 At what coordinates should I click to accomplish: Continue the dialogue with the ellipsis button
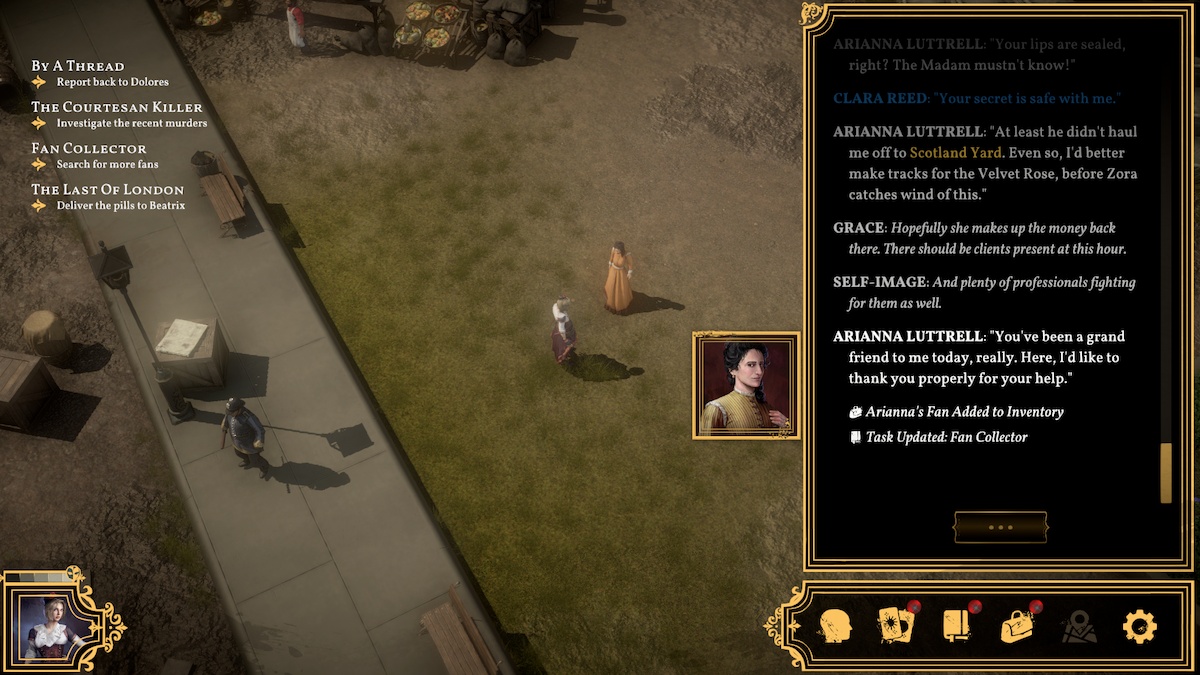(x=1000, y=527)
